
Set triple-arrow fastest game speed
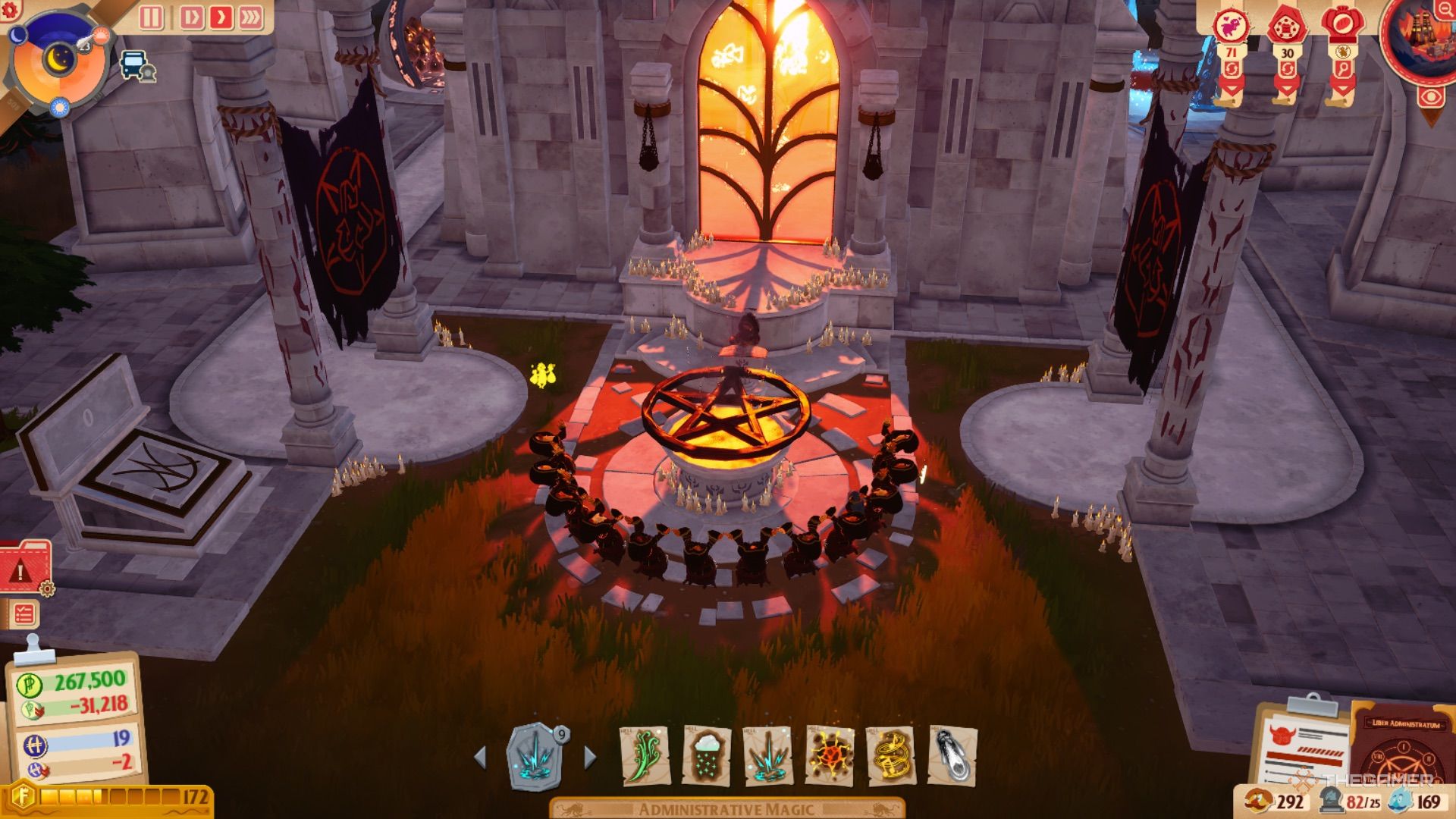(x=251, y=17)
